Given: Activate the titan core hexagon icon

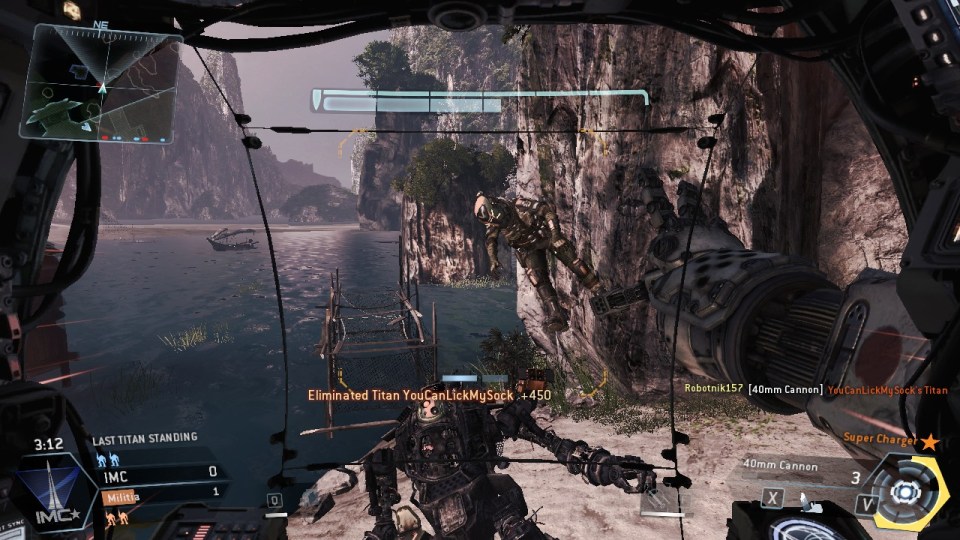Looking at the screenshot, I should coord(905,492).
